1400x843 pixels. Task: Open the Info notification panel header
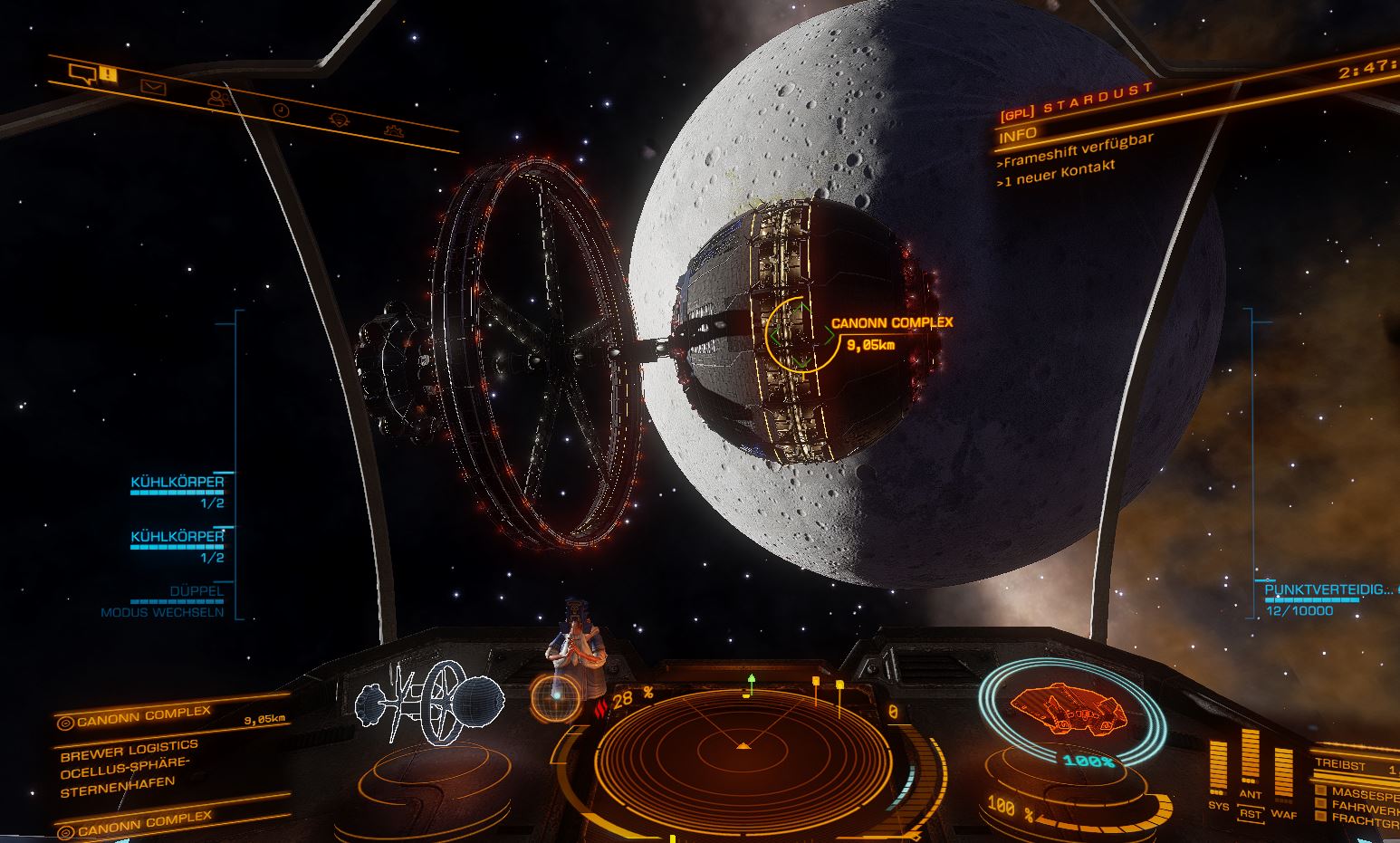pos(1017,136)
